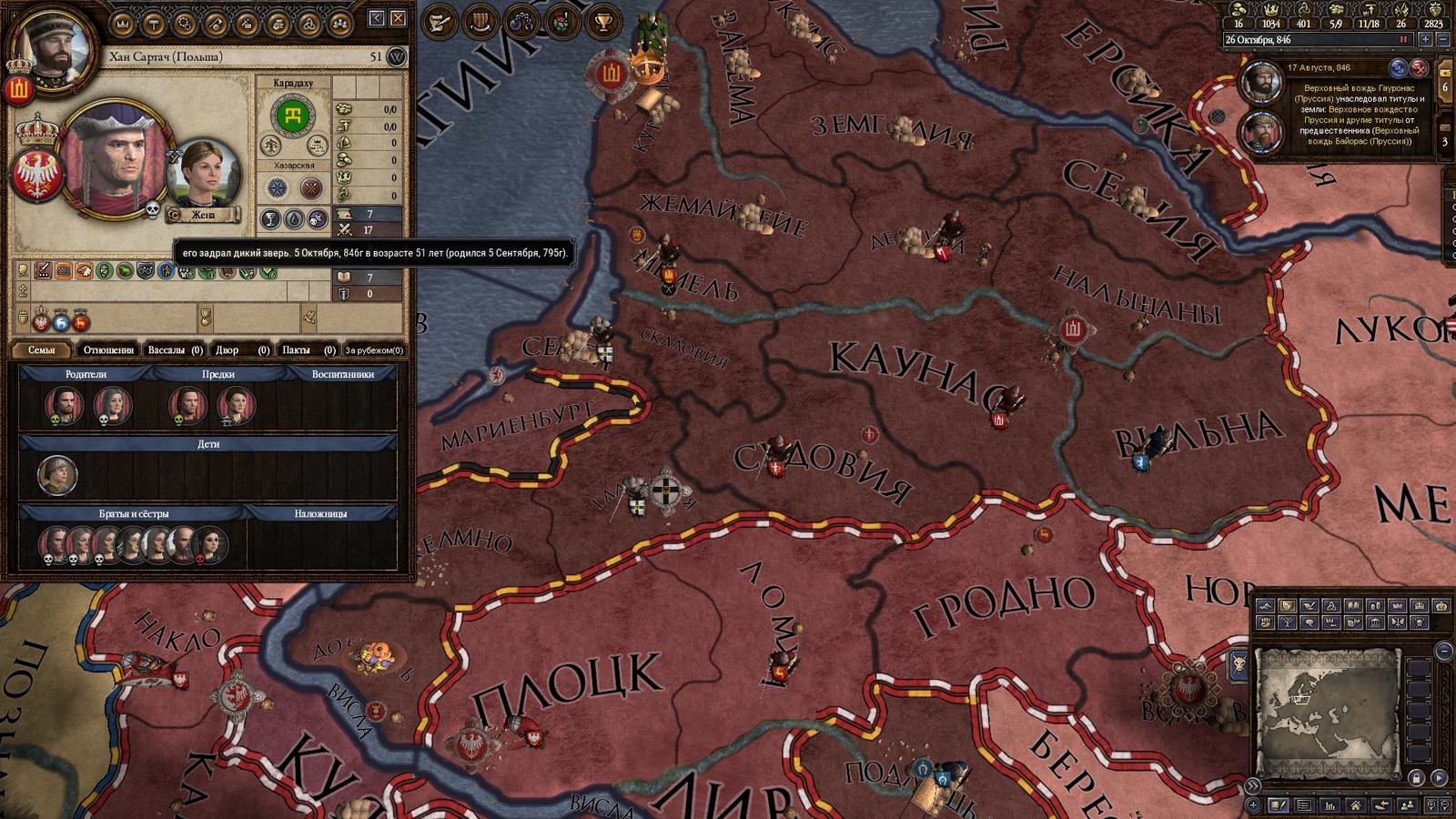Image resolution: width=1456 pixels, height=819 pixels.
Task: Dismiss the message with the red crossed button
Action: (1419, 68)
